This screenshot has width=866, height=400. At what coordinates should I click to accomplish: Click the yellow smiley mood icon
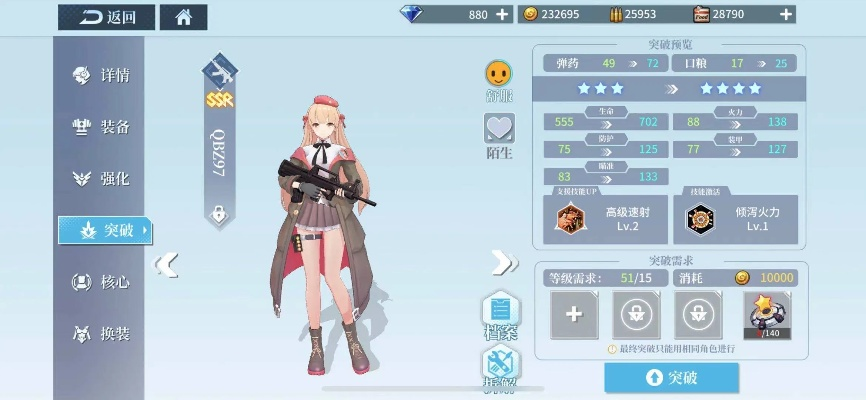coord(498,73)
